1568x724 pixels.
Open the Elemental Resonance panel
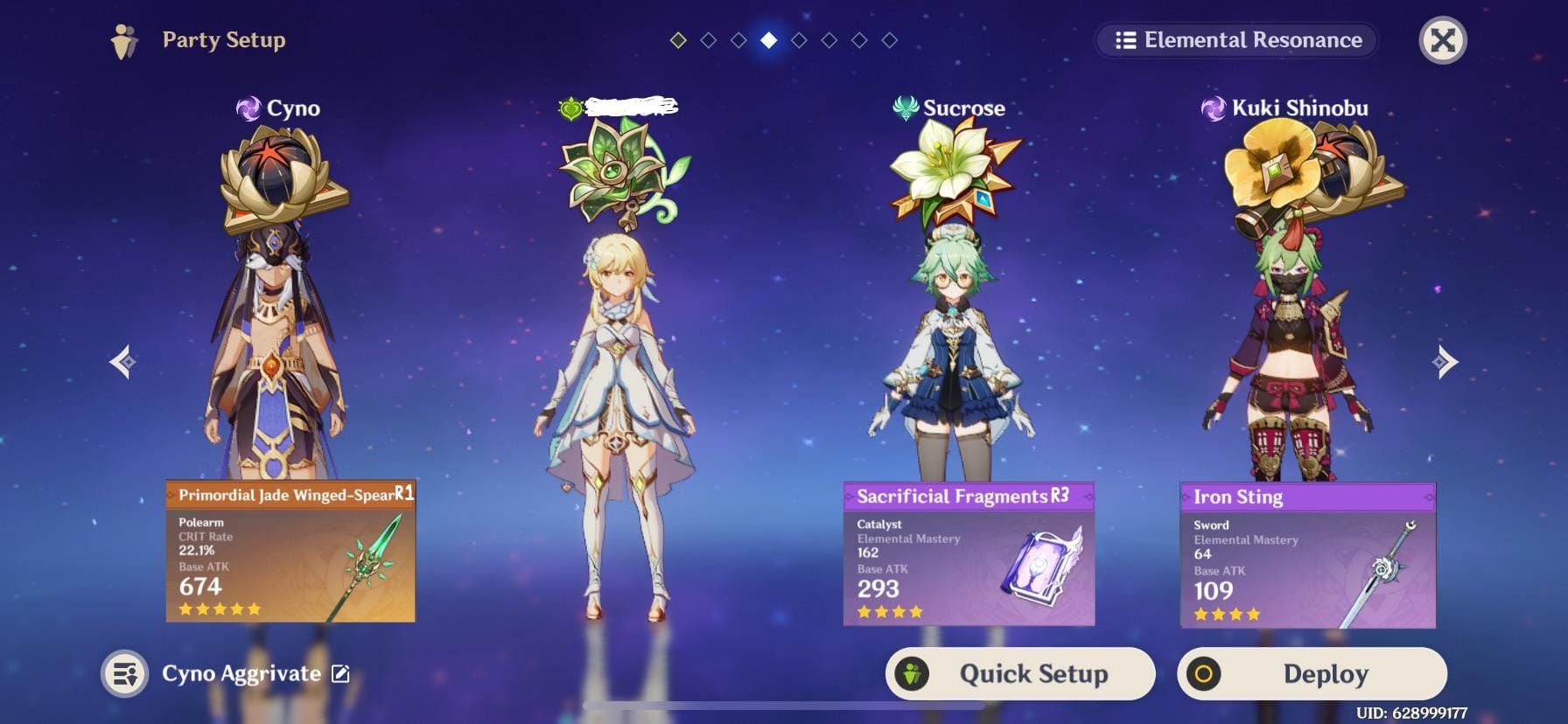coord(1237,40)
